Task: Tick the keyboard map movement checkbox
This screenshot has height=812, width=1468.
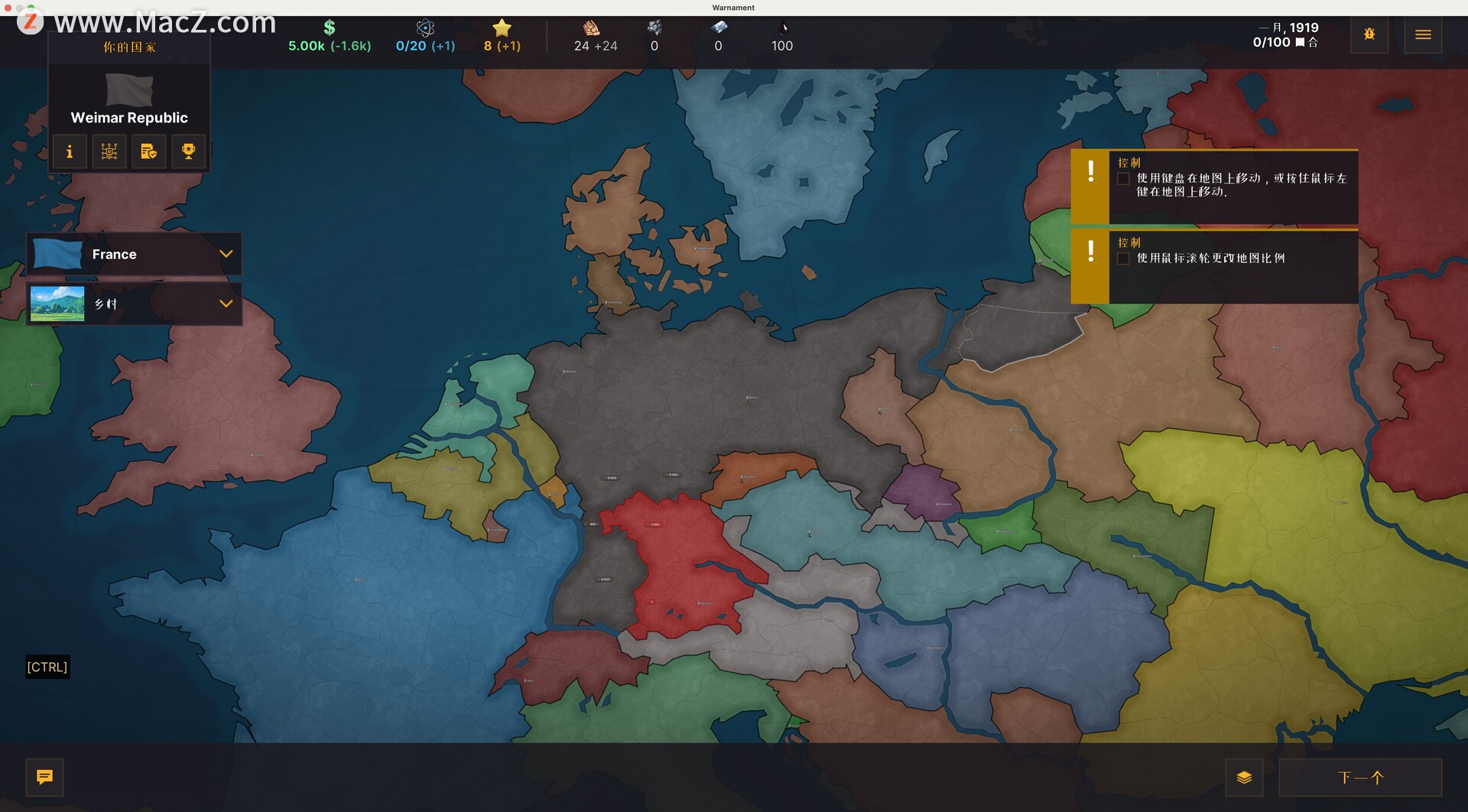Action: click(x=1123, y=179)
